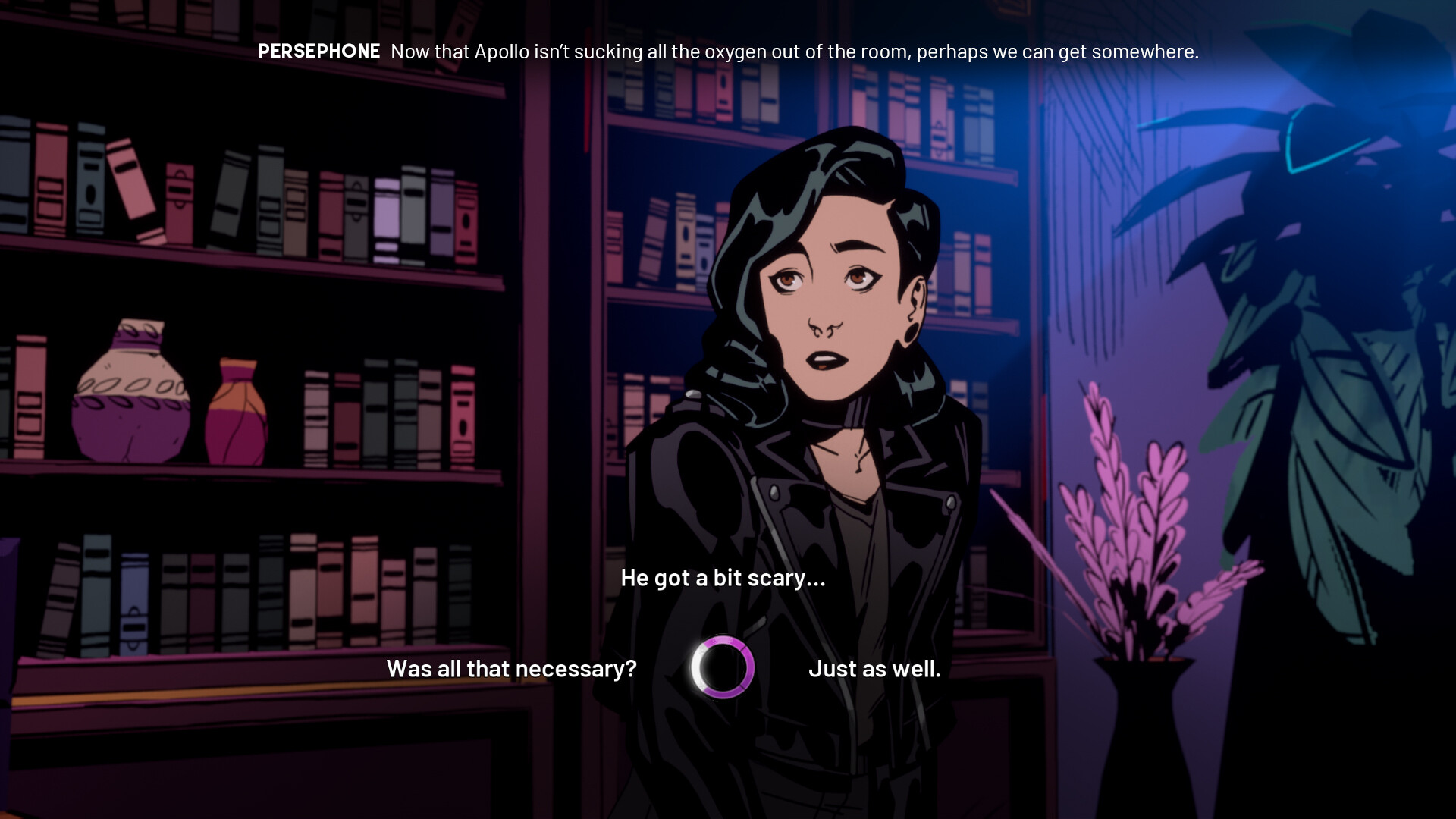Select the dialogue timer wheel

coord(721,669)
